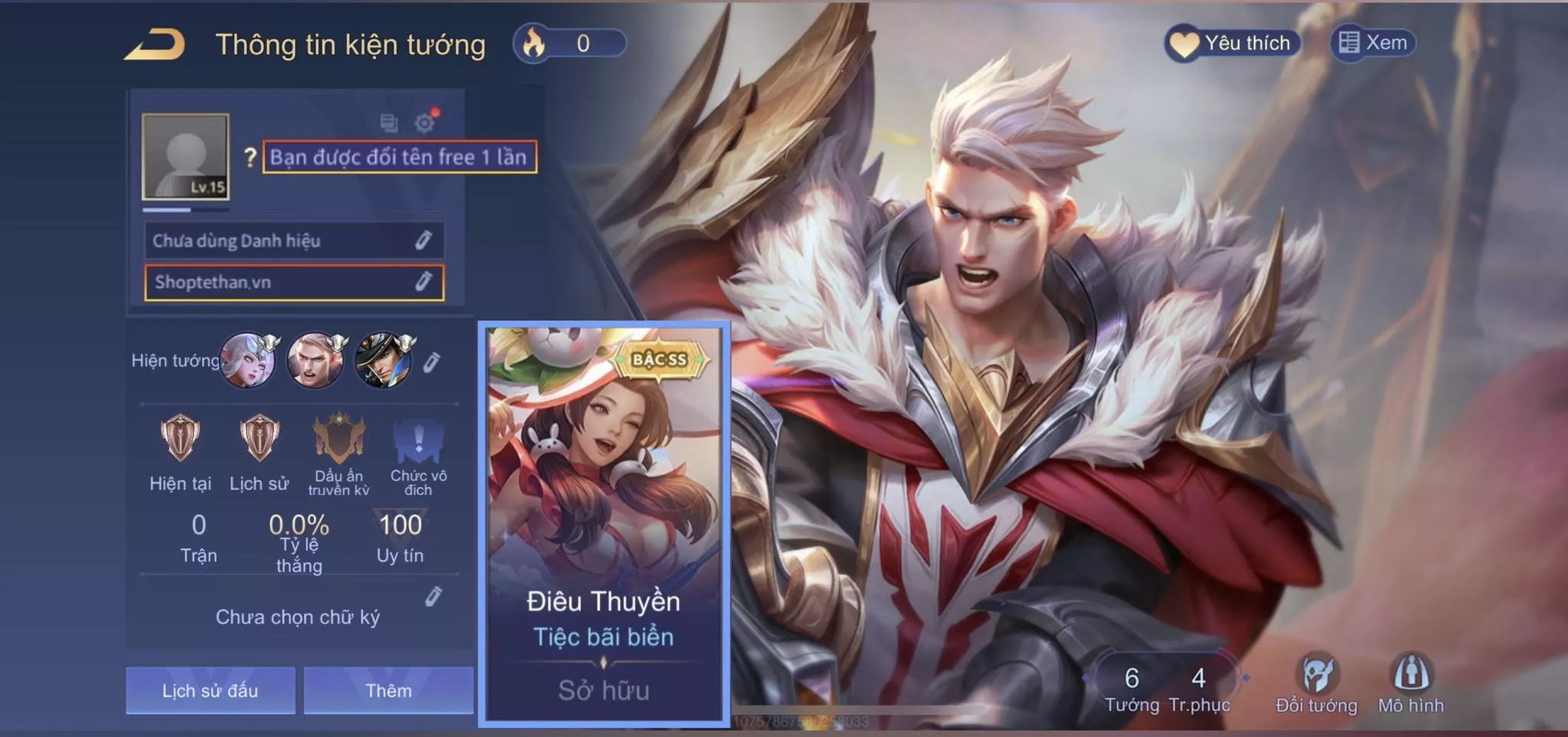The image size is (1568, 737).
Task: Open the Xem view button
Action: (1374, 43)
